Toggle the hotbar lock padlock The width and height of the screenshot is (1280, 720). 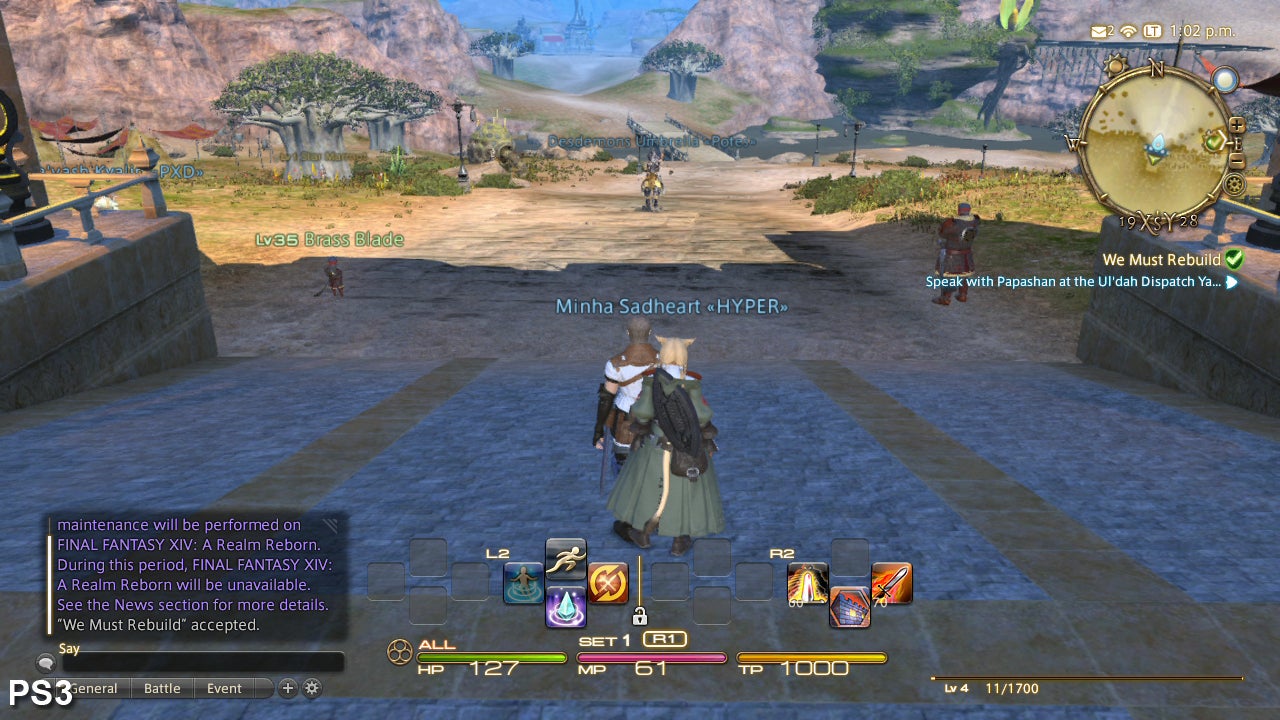(641, 615)
